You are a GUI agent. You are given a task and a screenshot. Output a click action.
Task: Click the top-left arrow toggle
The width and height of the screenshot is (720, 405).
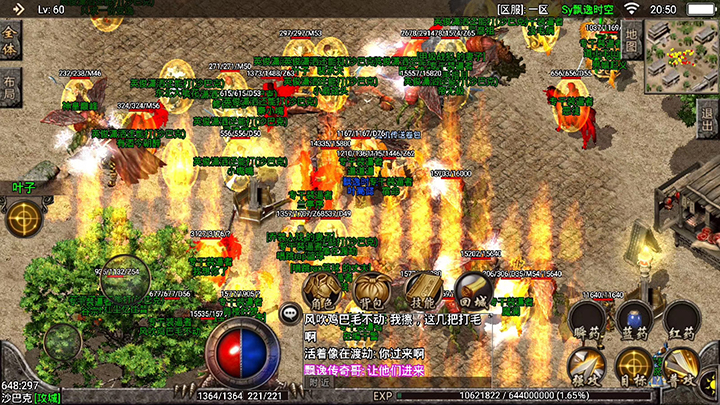[x=16, y=9]
